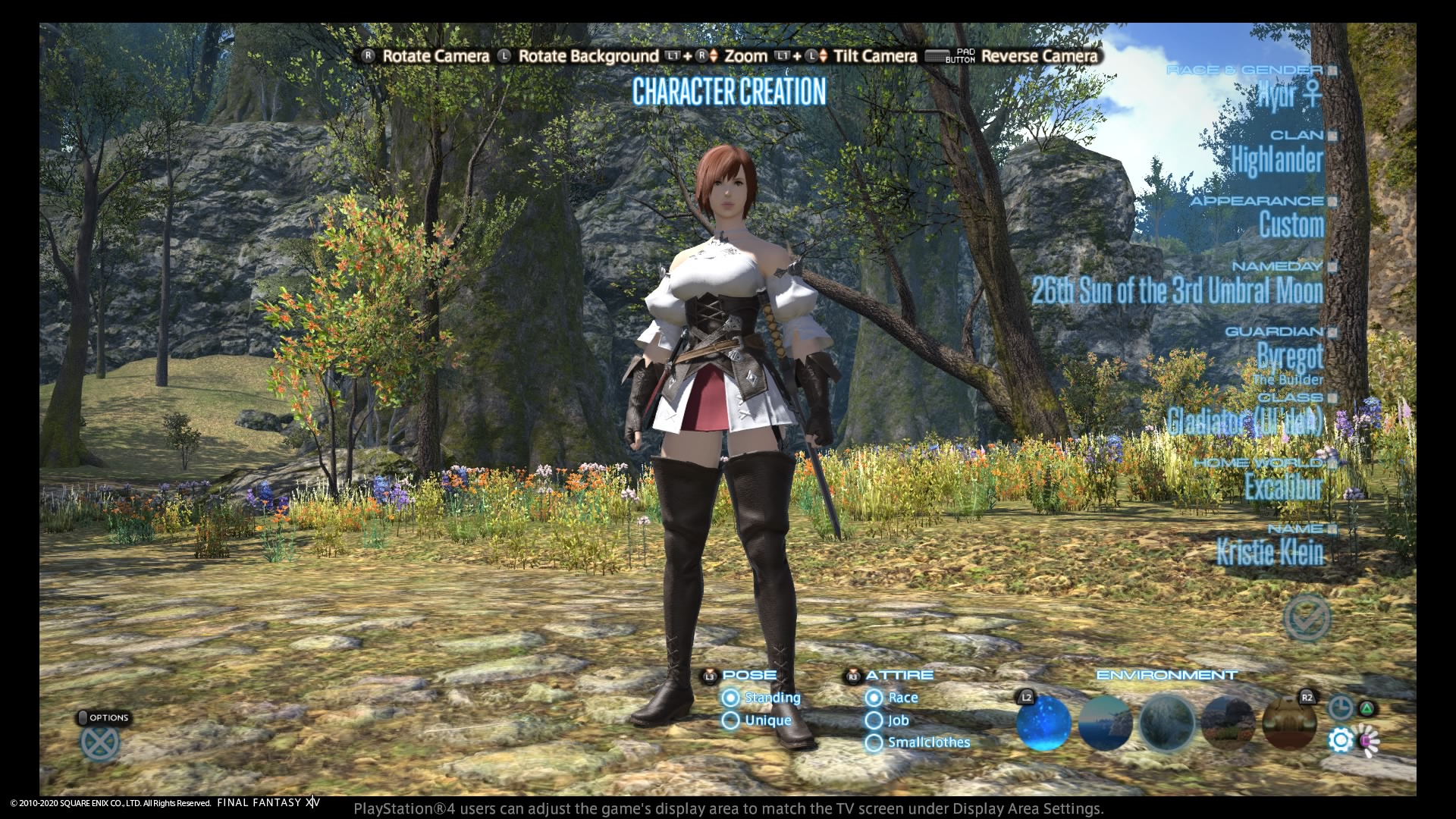Change the Guardian Byregot entry

1289,356
